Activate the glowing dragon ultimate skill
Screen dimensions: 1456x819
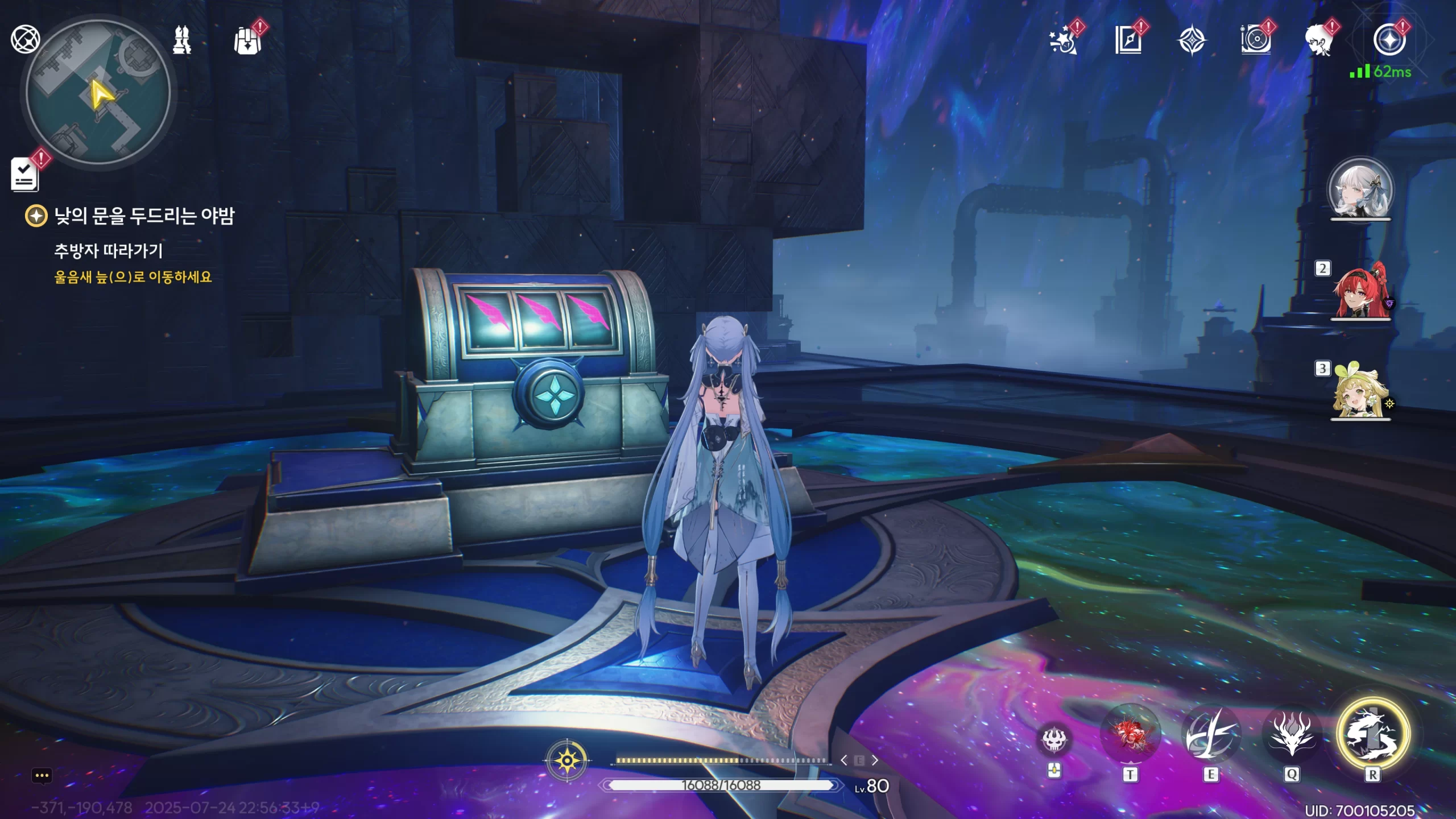[1372, 734]
